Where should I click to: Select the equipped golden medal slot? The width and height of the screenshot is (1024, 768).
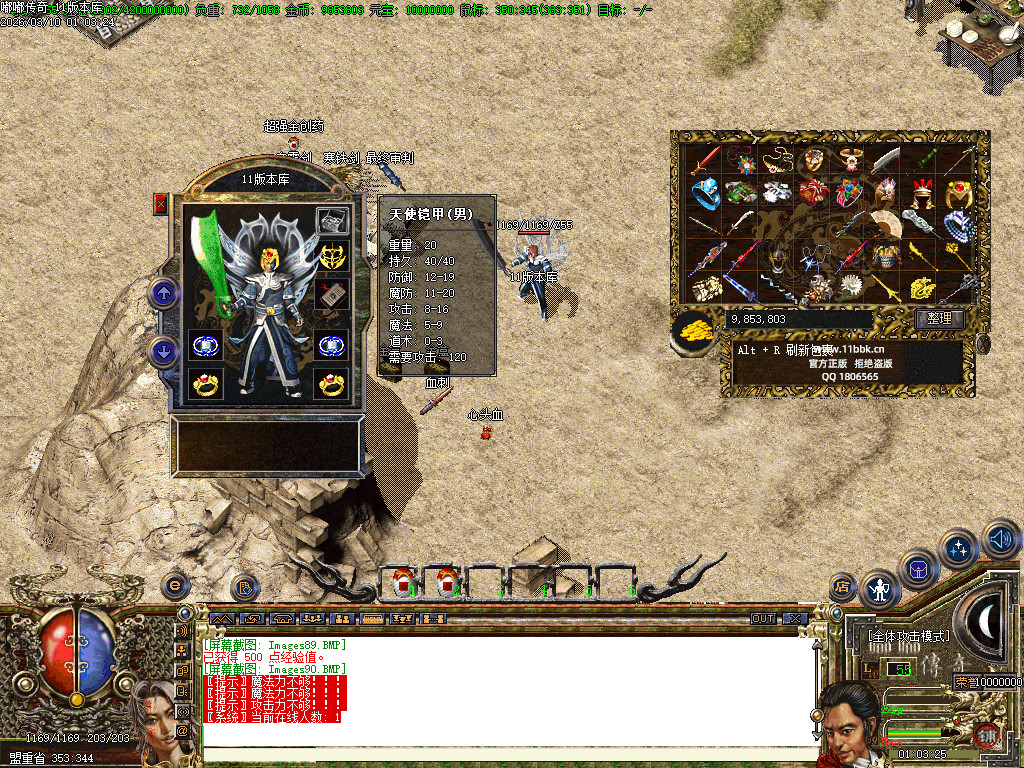click(x=332, y=256)
